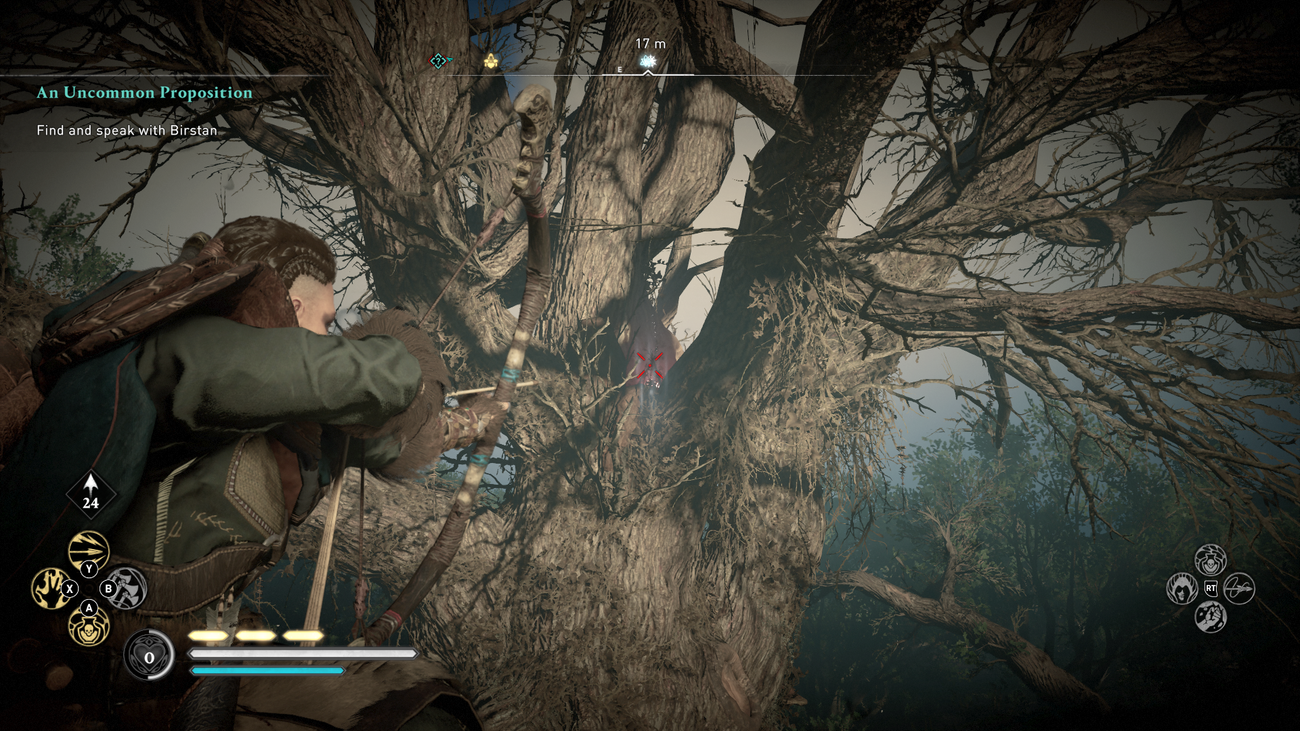Click the teal mystery marker on the compass
This screenshot has width=1300, height=731.
tap(437, 62)
